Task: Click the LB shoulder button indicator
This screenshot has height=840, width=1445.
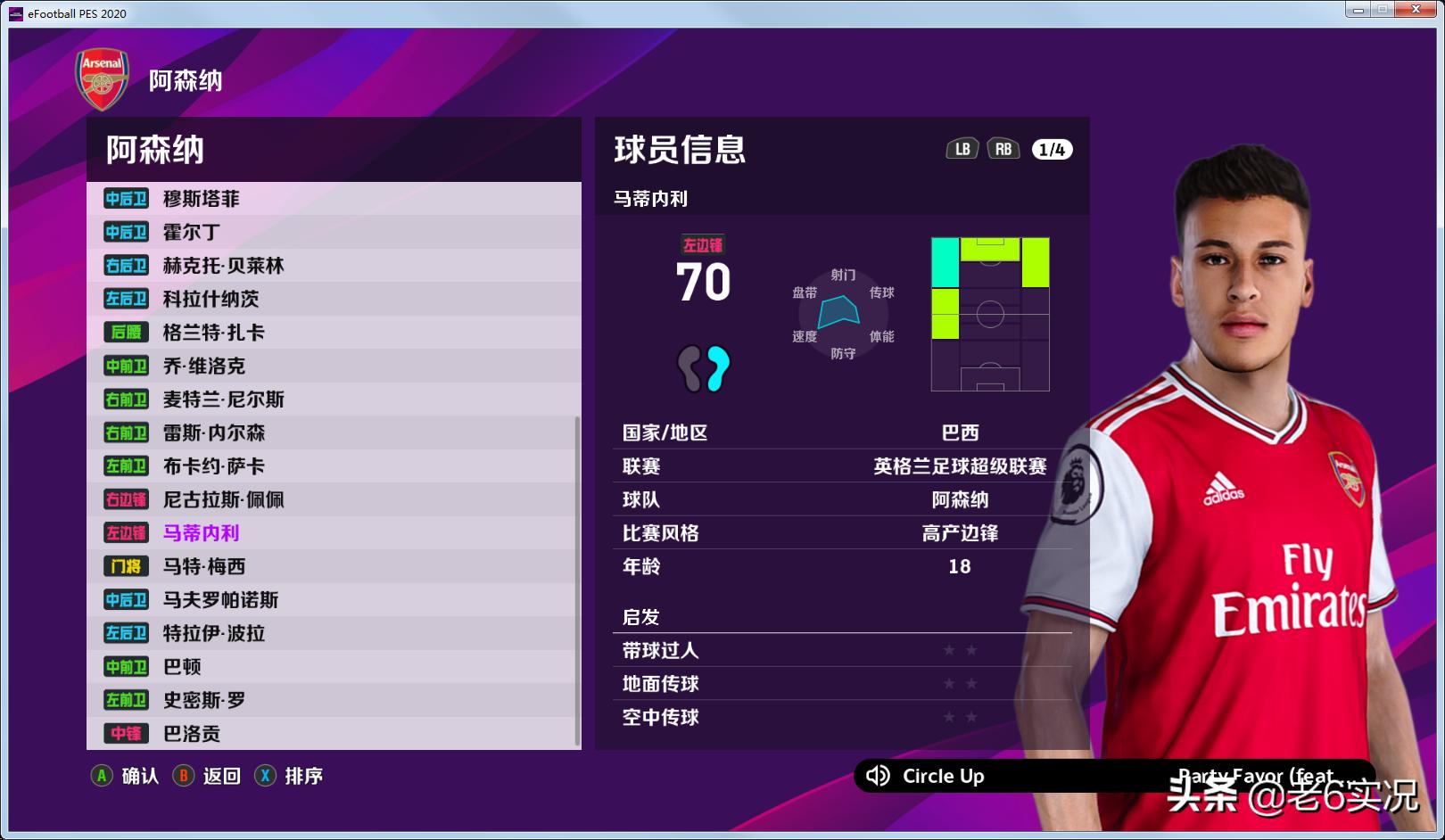Action: 964,149
